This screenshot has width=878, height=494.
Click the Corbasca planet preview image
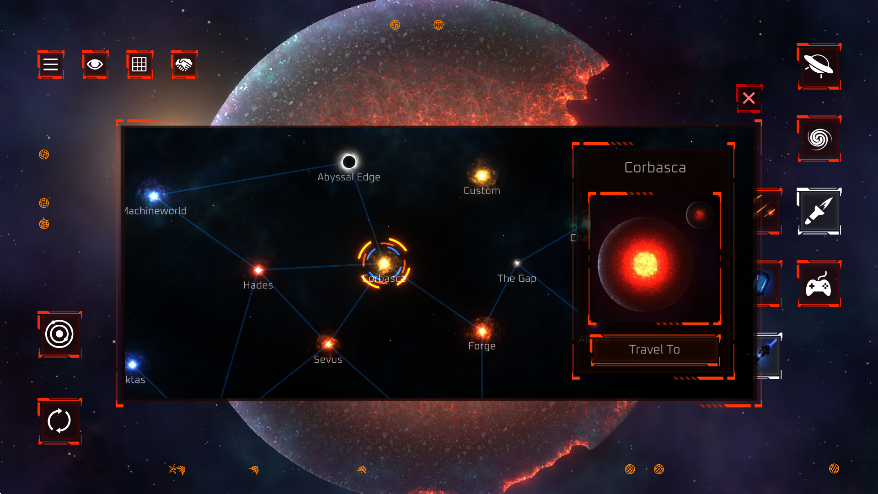646,263
